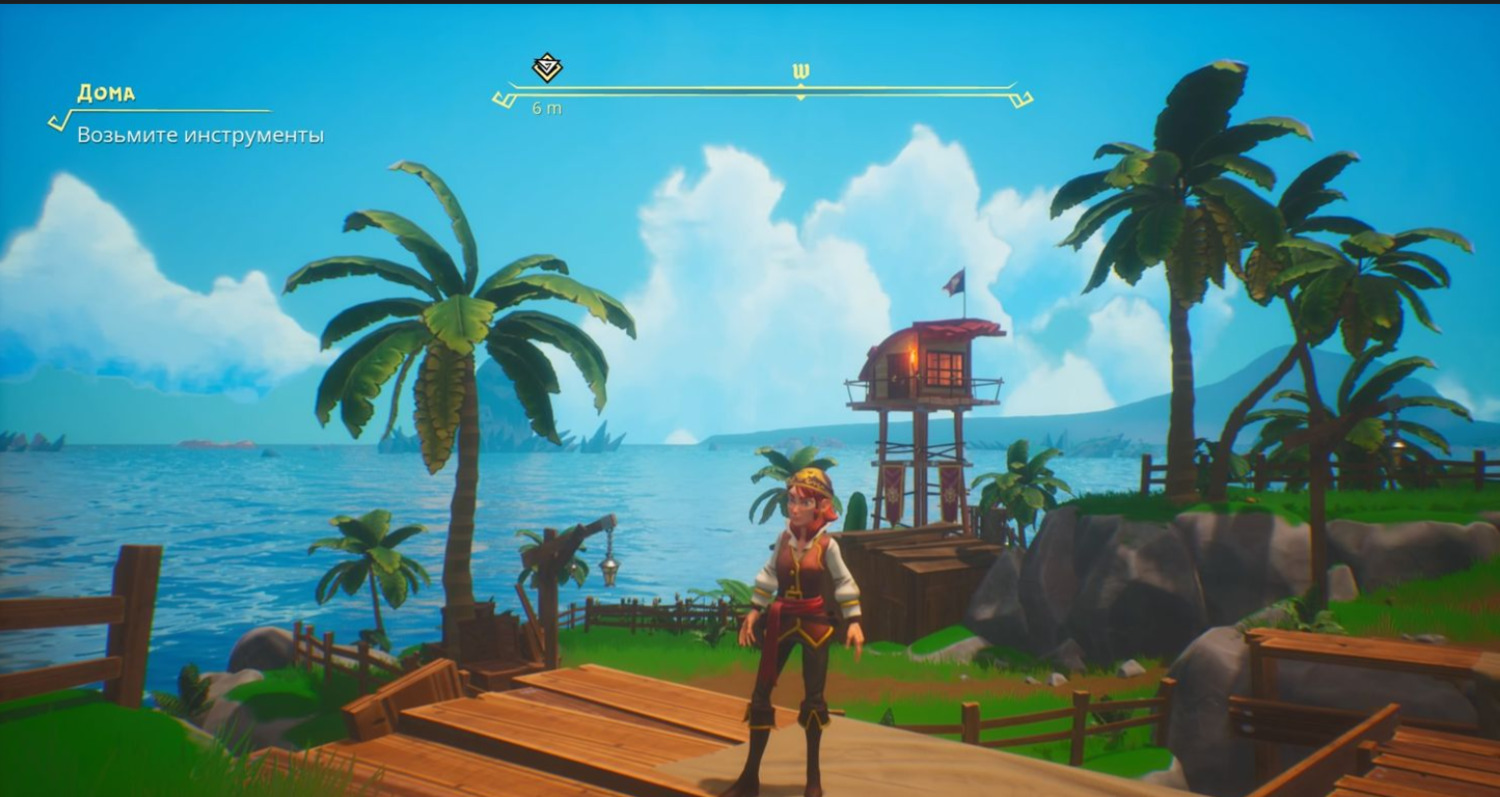Viewport: 1500px width, 797px height.
Task: Click the "Возьмите инструменты" objective text
Action: coord(200,135)
